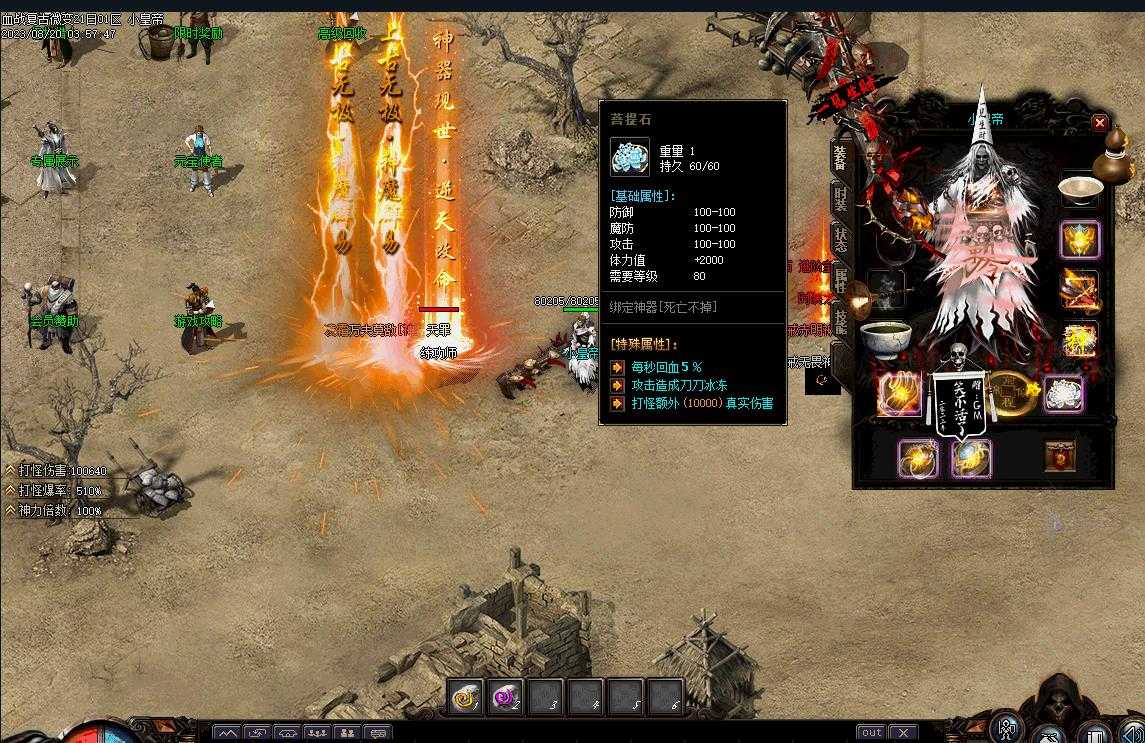
Task: Select the white lotus 菩提石 equipment slot
Action: (1063, 393)
